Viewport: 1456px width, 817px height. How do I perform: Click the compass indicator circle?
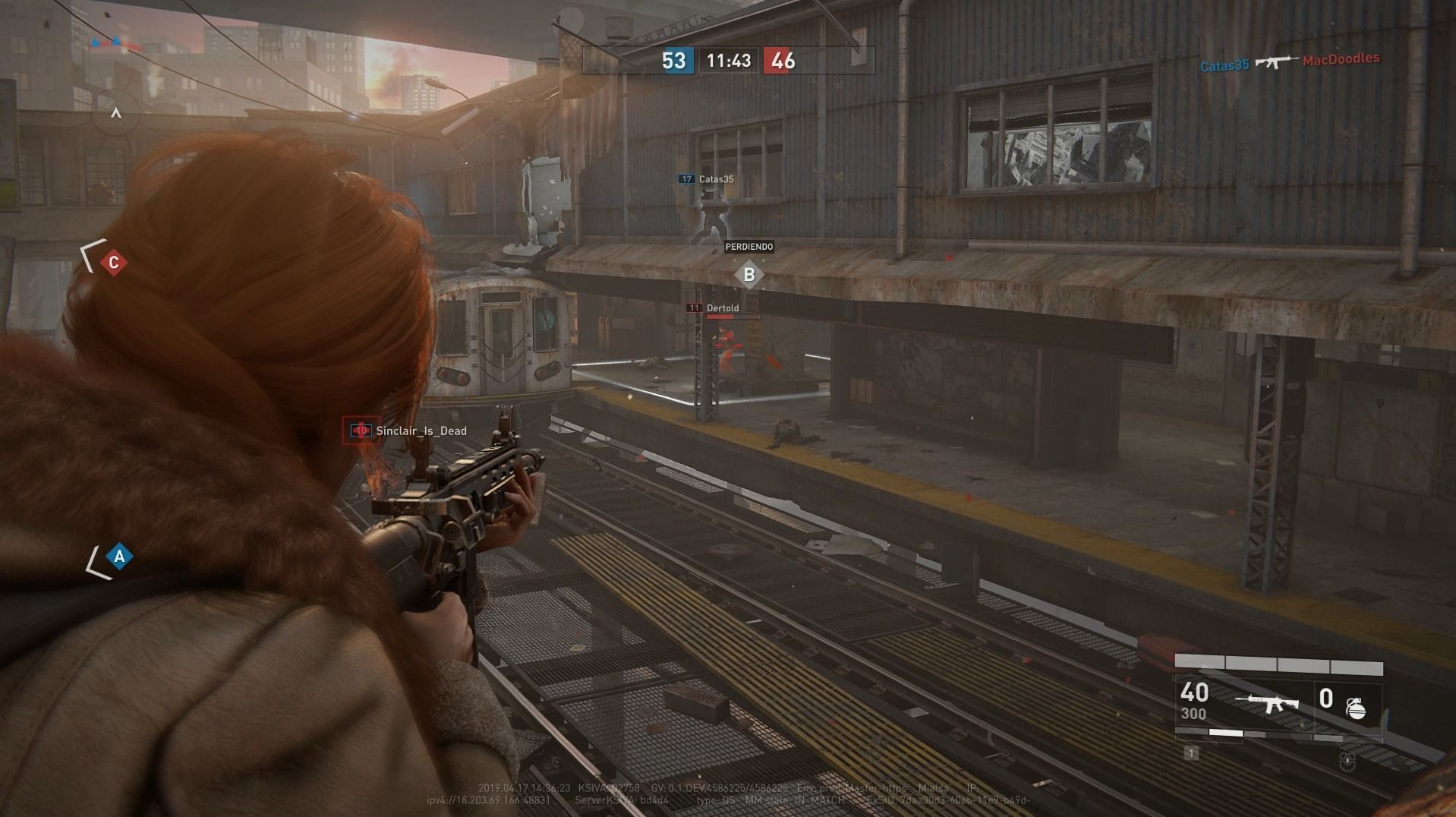pyautogui.click(x=115, y=113)
